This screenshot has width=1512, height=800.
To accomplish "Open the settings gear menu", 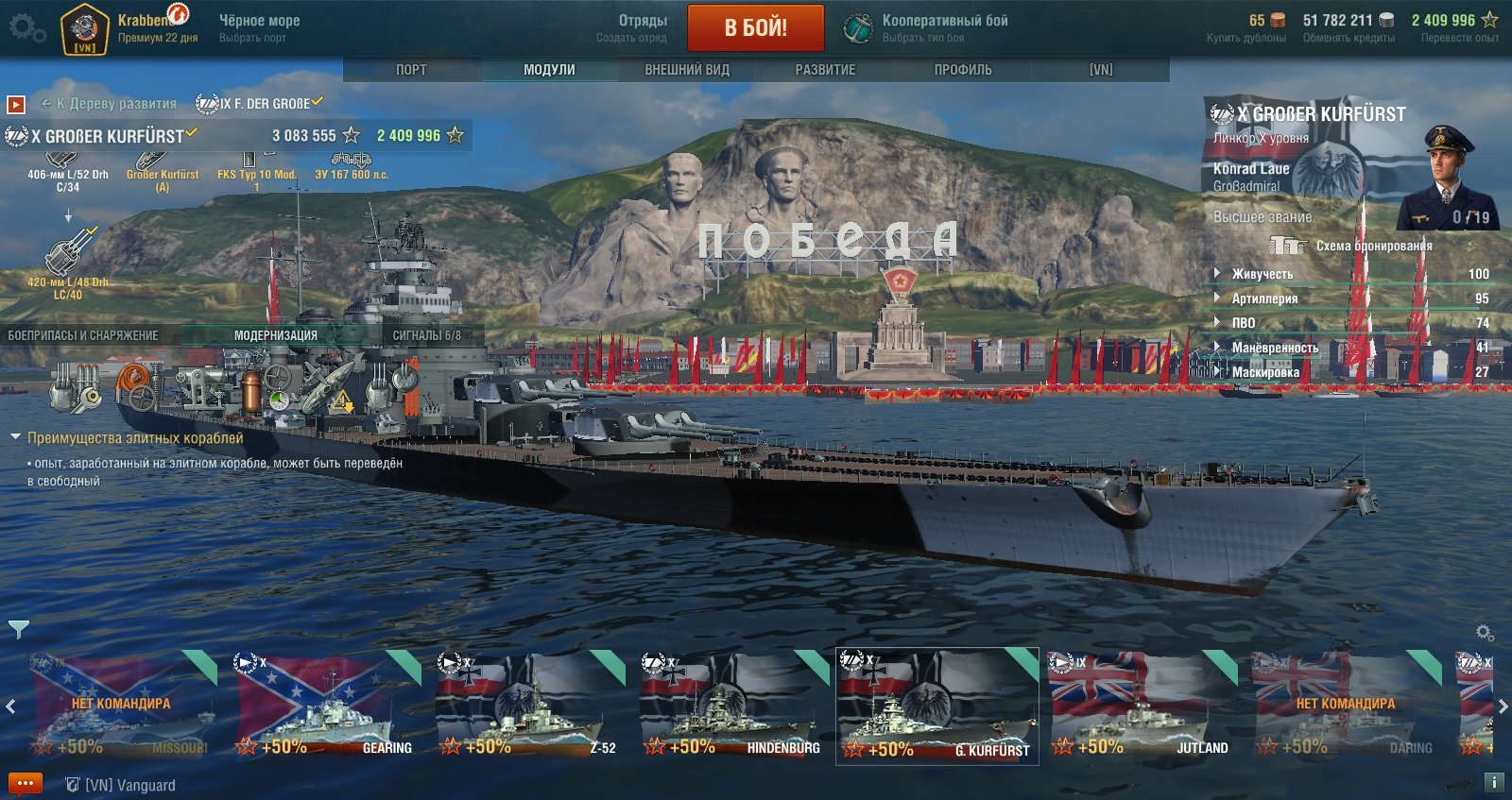I will pyautogui.click(x=26, y=28).
